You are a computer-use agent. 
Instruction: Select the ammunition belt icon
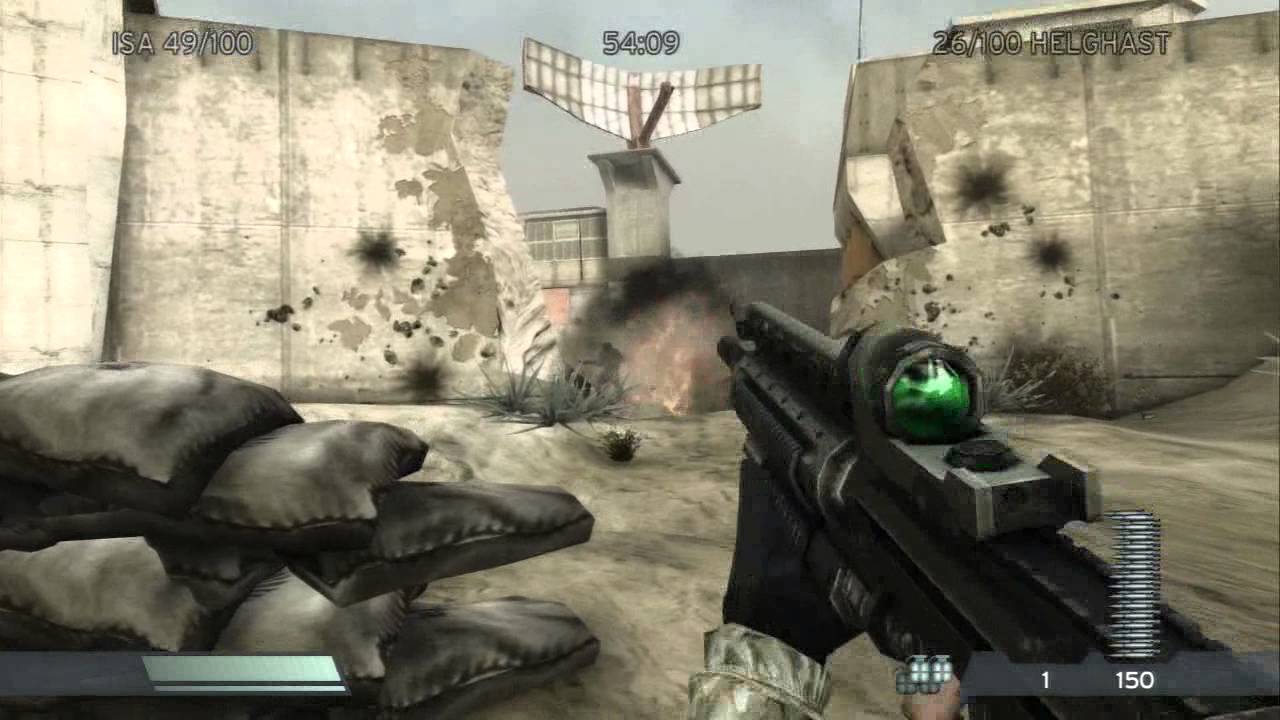point(1137,570)
